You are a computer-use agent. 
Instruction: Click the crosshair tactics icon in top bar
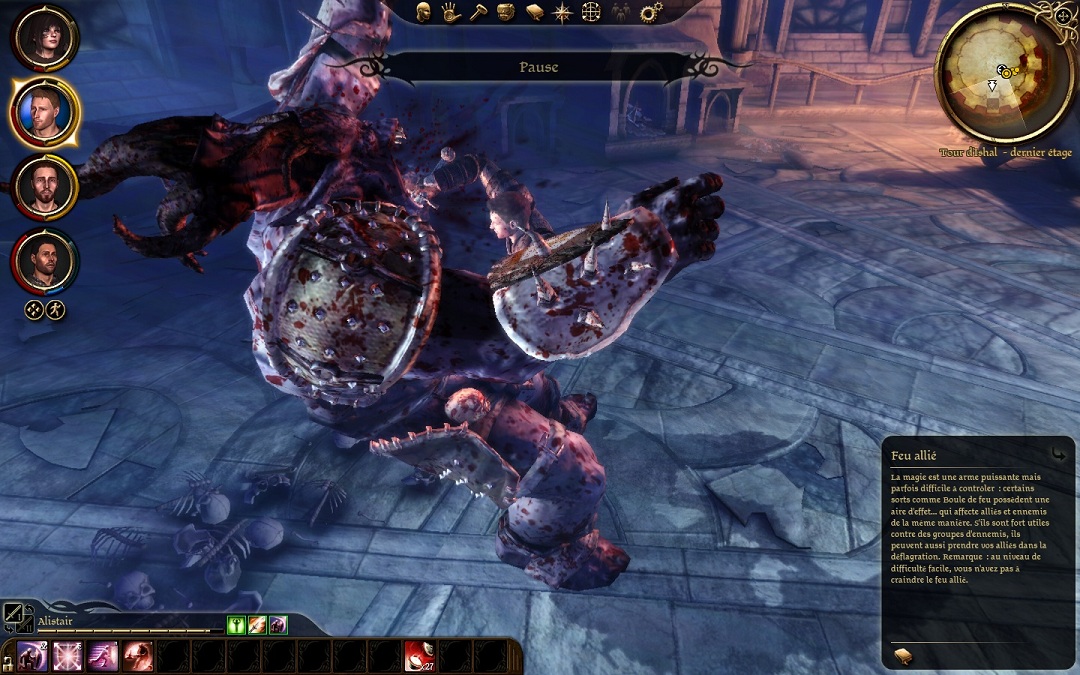(592, 13)
